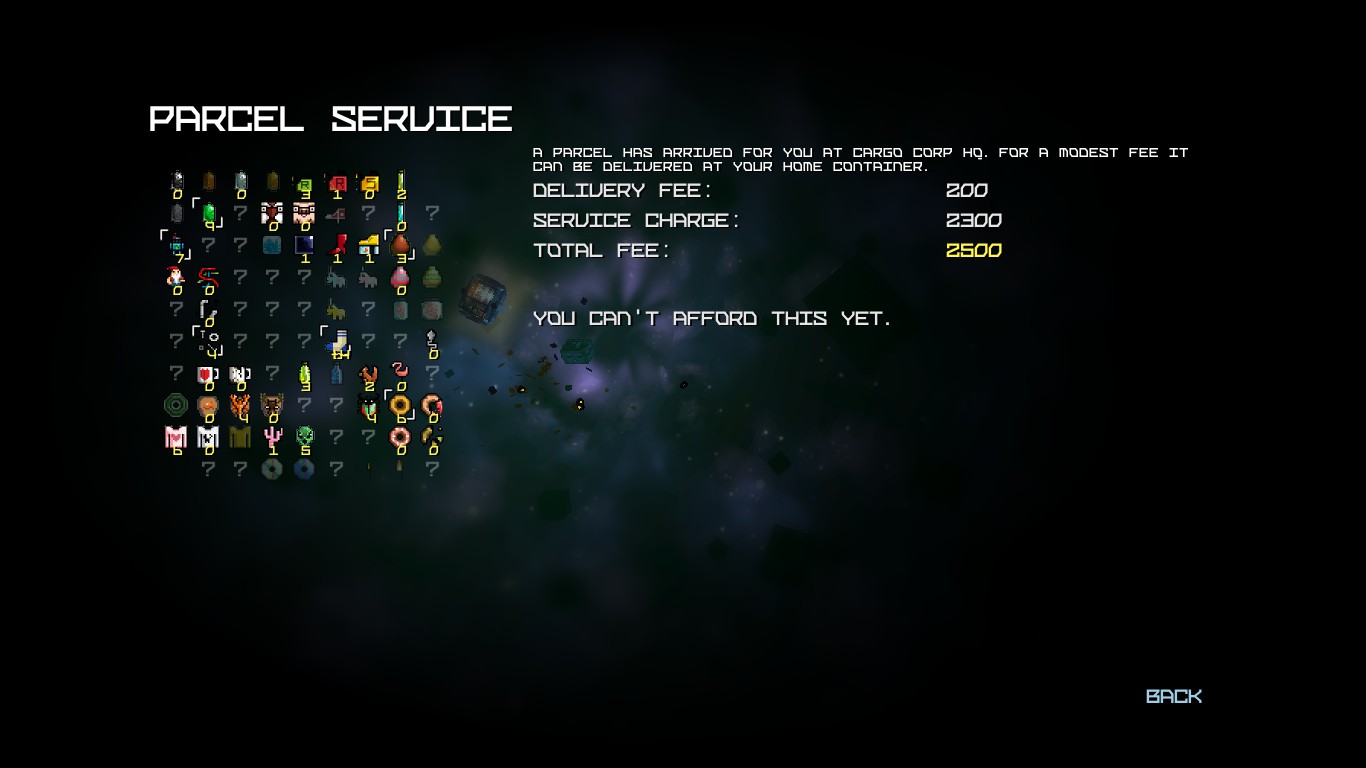The height and width of the screenshot is (768, 1366).
Task: Select the colorful beetle item
Action: coord(369,405)
